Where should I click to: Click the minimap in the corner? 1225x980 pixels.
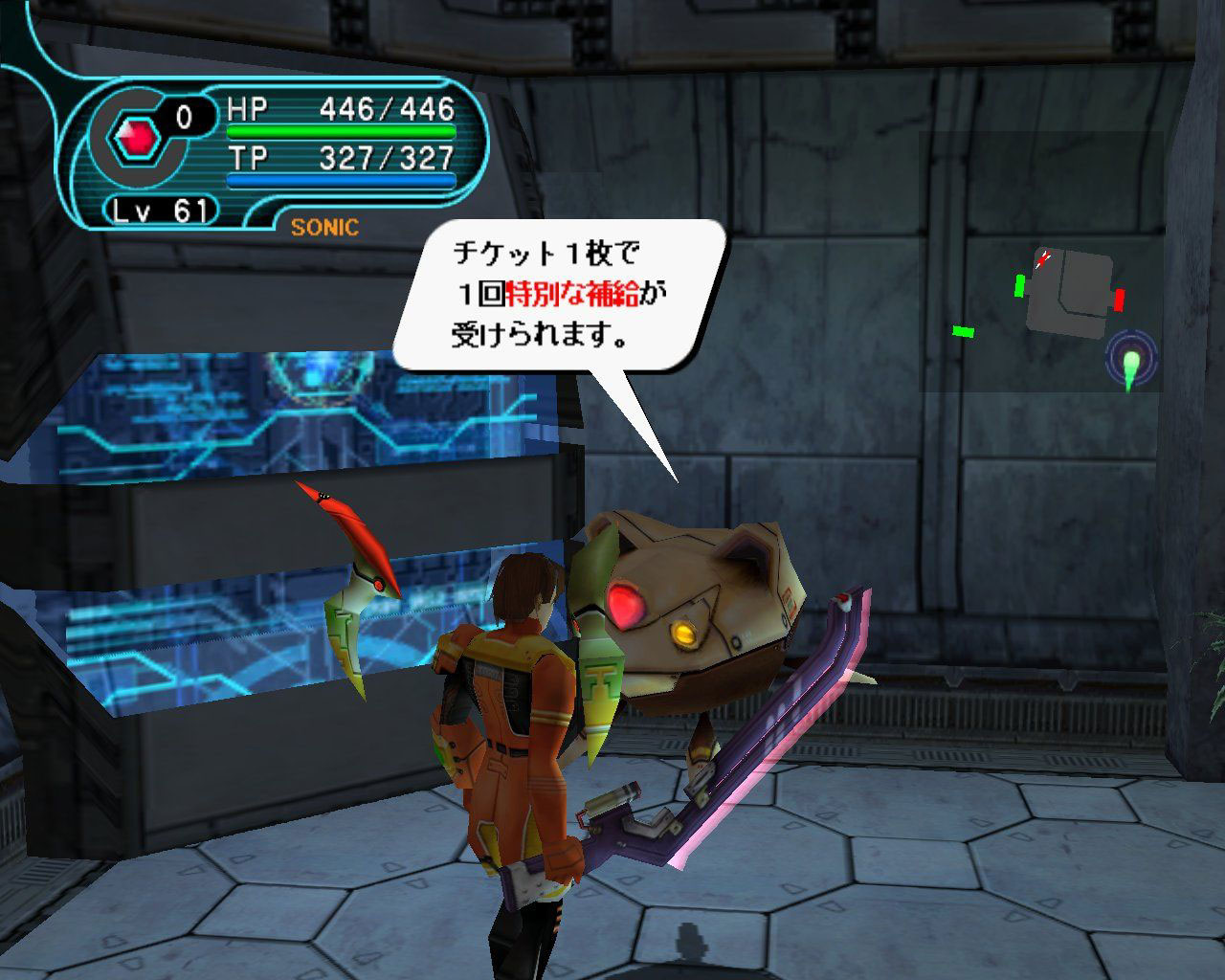[x=1043, y=263]
